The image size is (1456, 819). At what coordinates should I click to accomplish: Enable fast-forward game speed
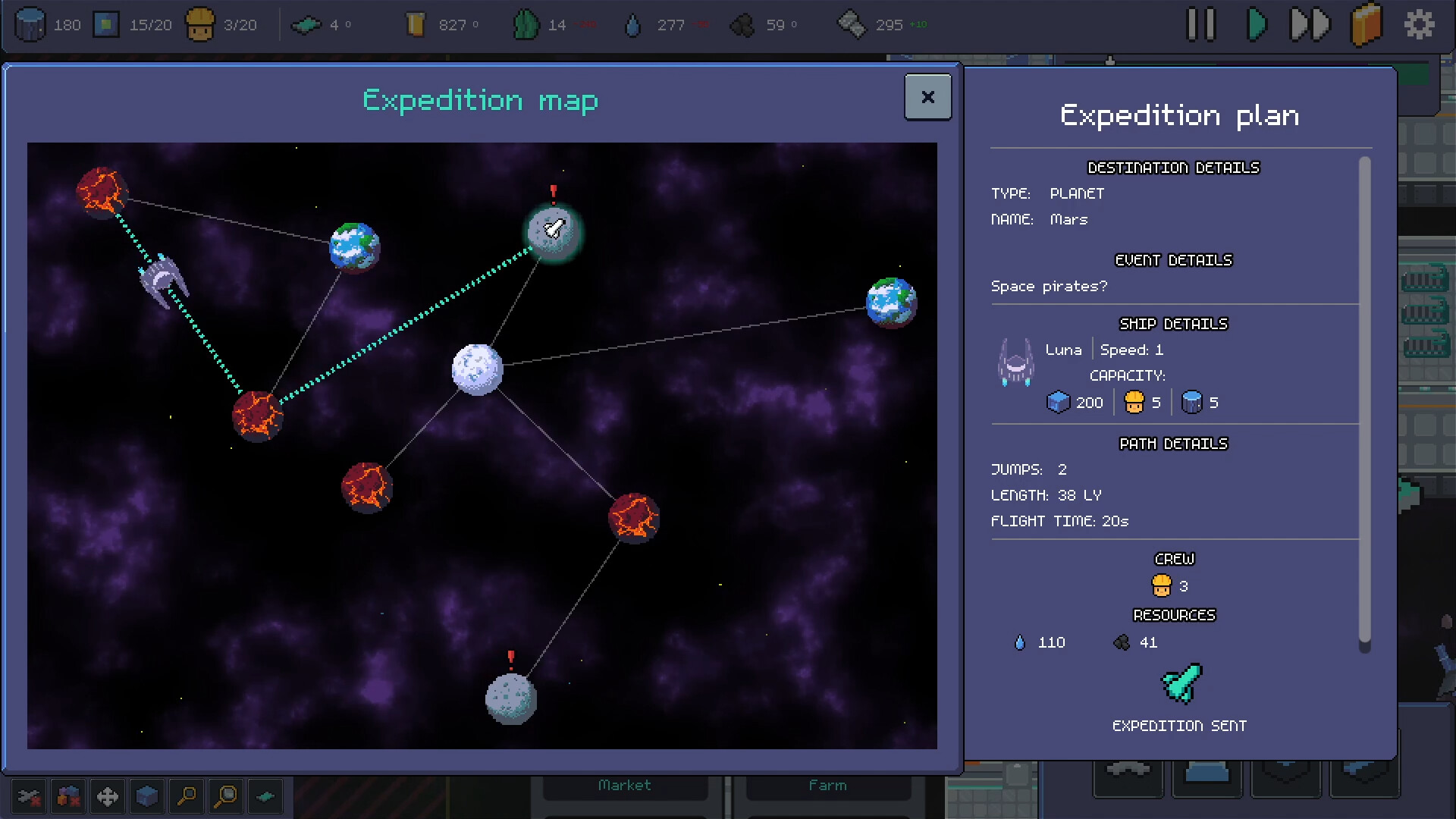(1310, 24)
